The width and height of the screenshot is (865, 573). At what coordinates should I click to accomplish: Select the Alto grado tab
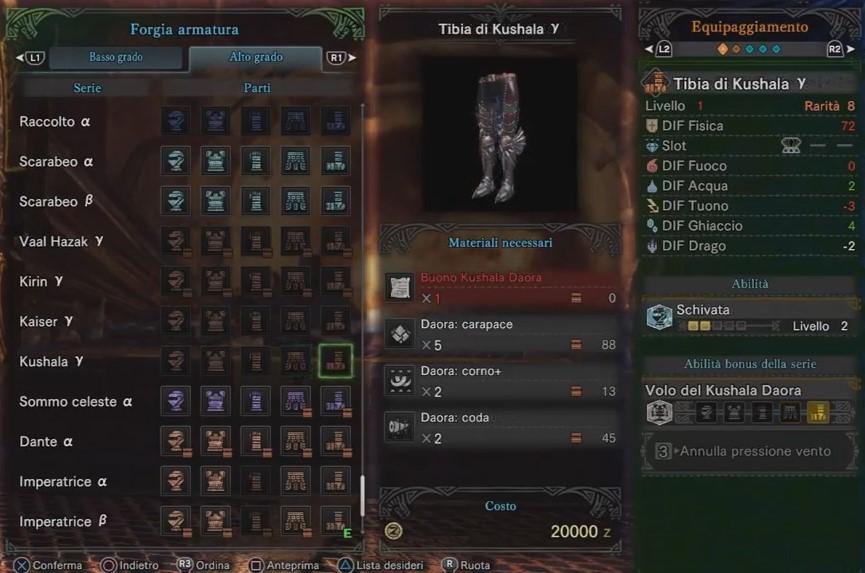click(x=255, y=58)
